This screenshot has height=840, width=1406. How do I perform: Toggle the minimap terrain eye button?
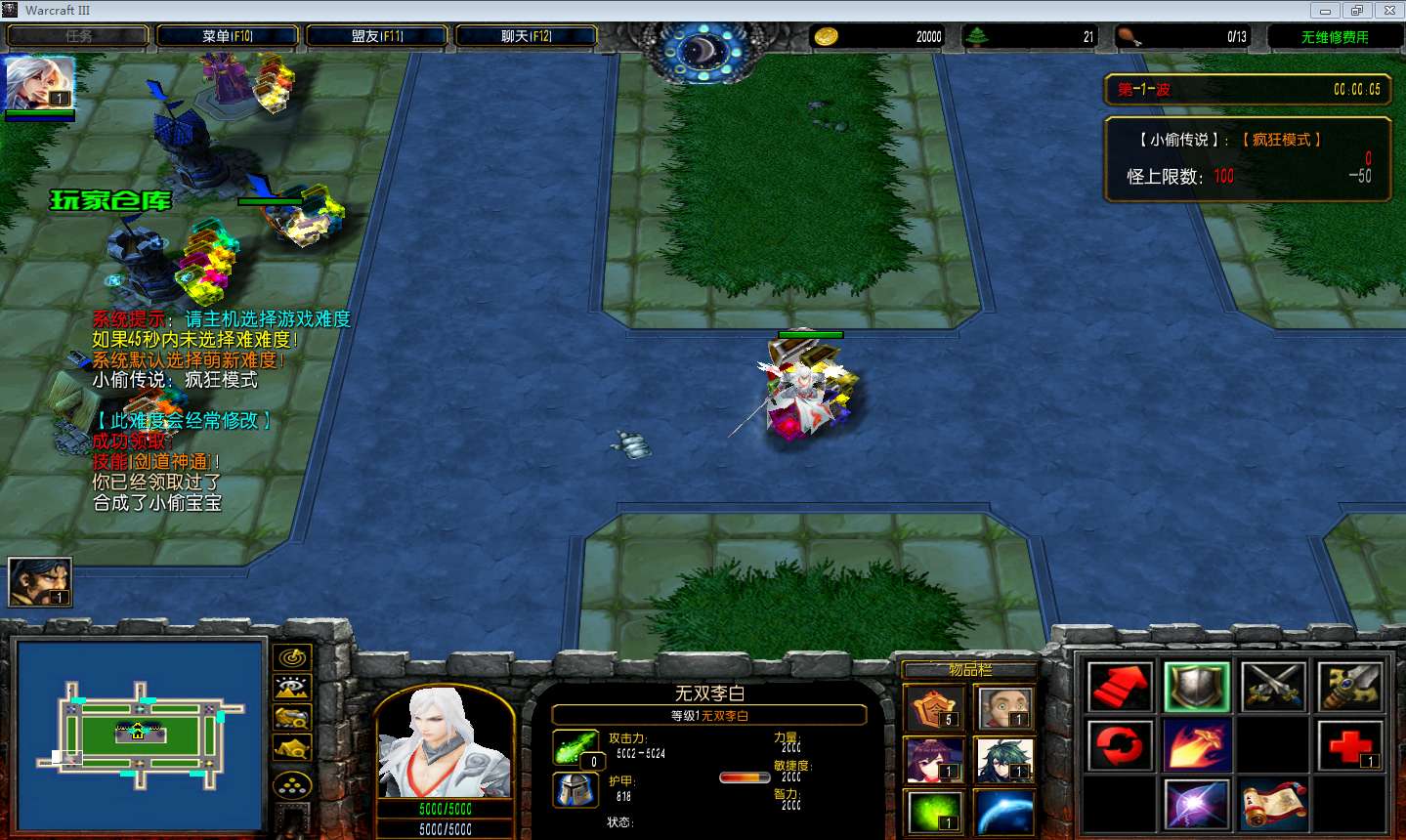[292, 688]
